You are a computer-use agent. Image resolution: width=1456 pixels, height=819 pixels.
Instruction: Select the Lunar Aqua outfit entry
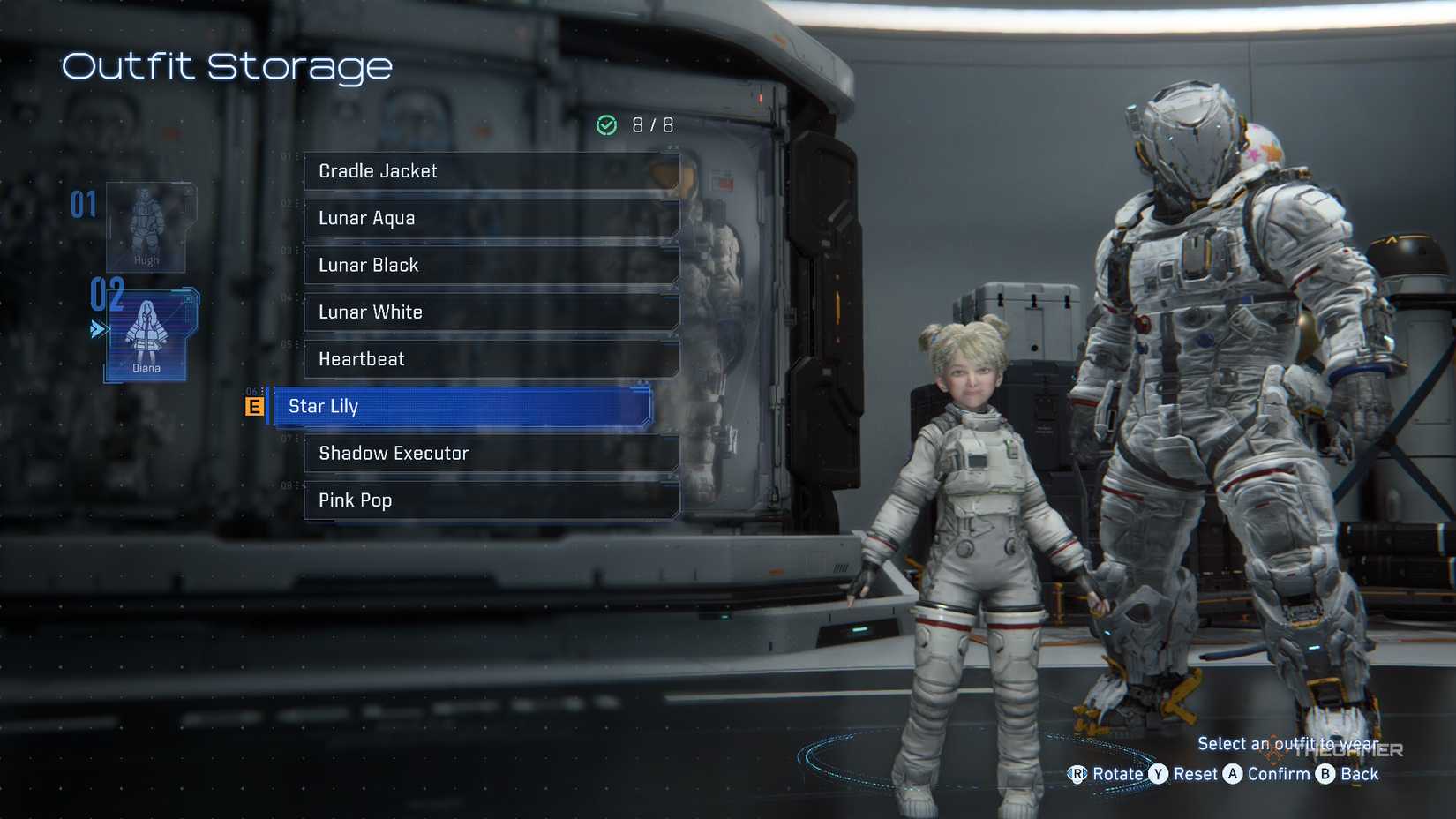pyautogui.click(x=491, y=217)
